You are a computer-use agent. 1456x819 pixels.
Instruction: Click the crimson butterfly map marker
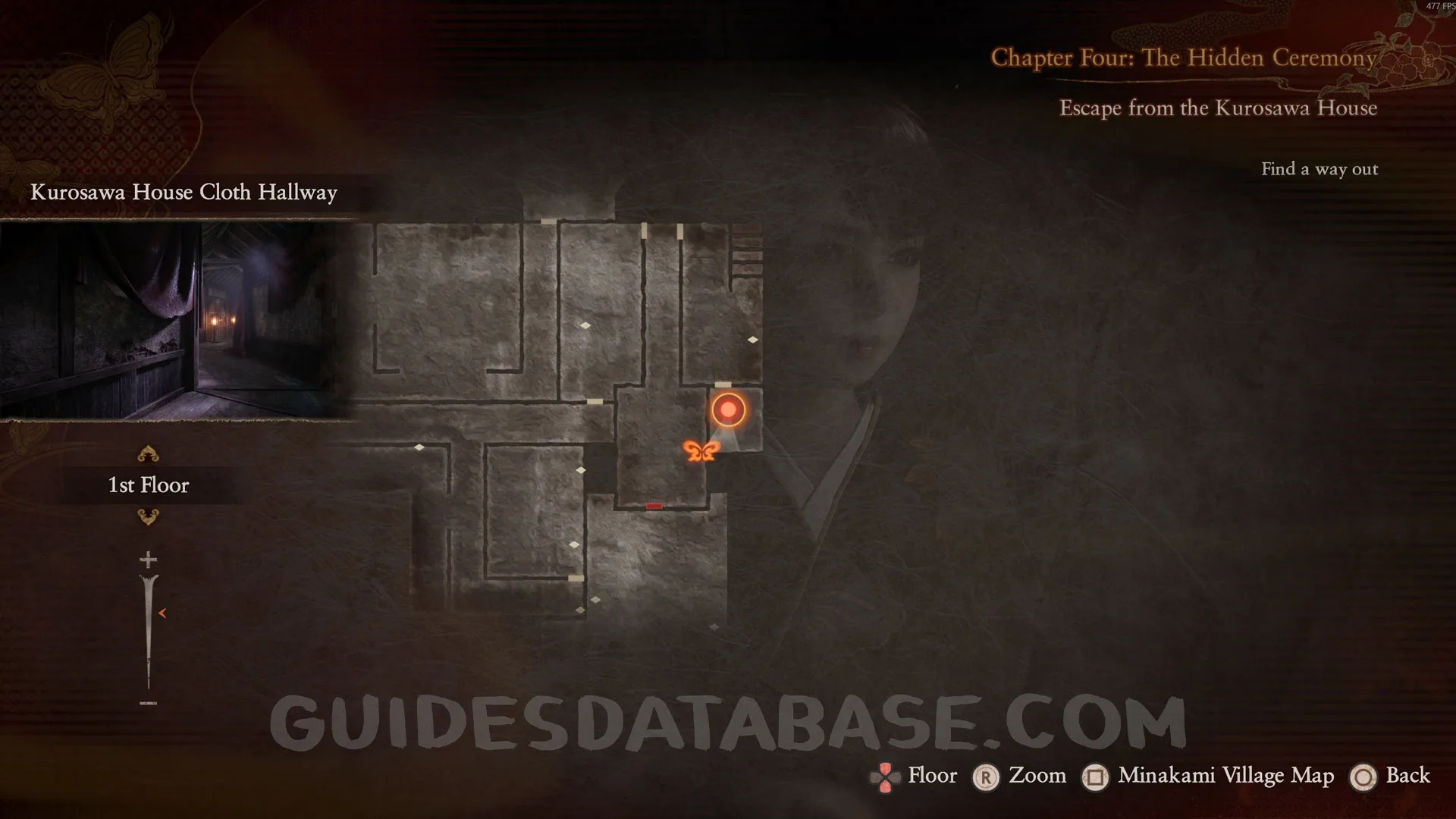coord(701,451)
